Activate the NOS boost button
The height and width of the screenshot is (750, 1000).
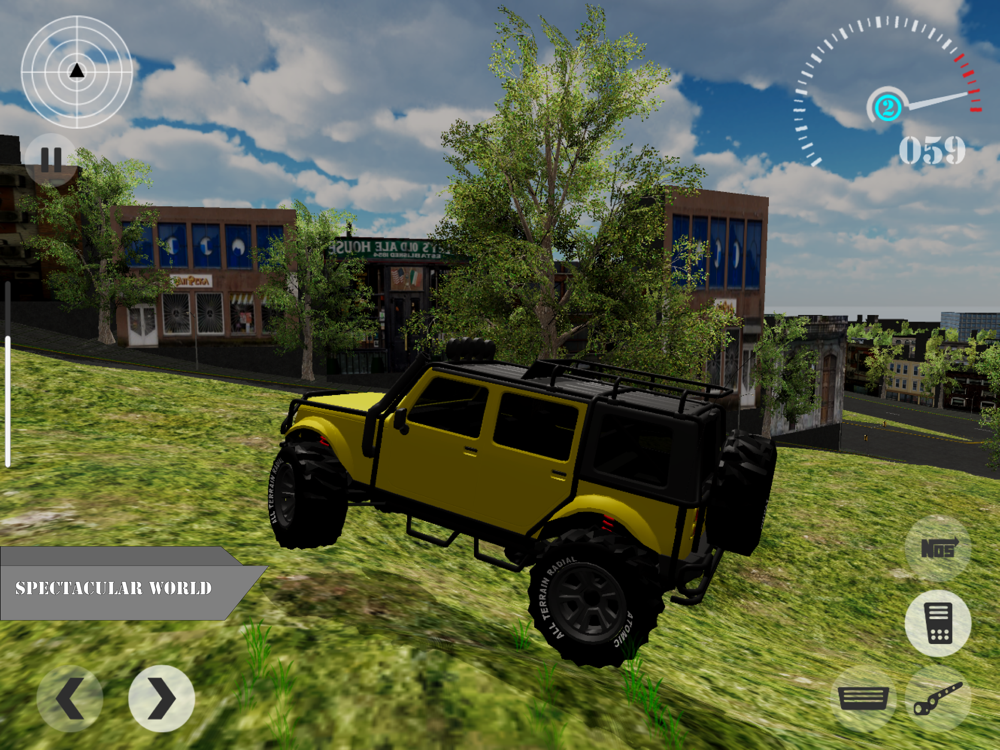coord(937,548)
